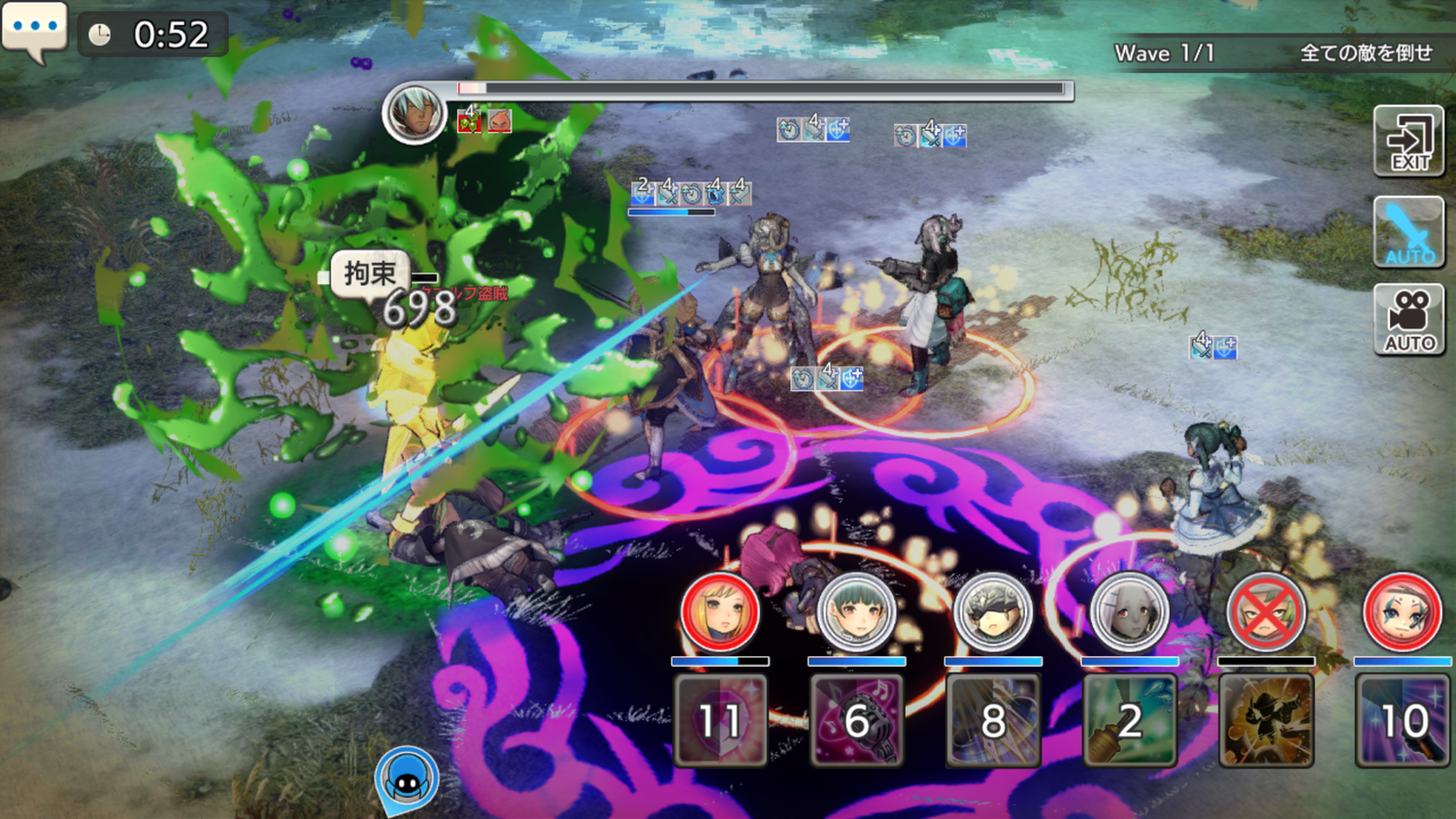Image resolution: width=1456 pixels, height=819 pixels.
Task: Exit the battle with EXIT button
Action: (1409, 142)
